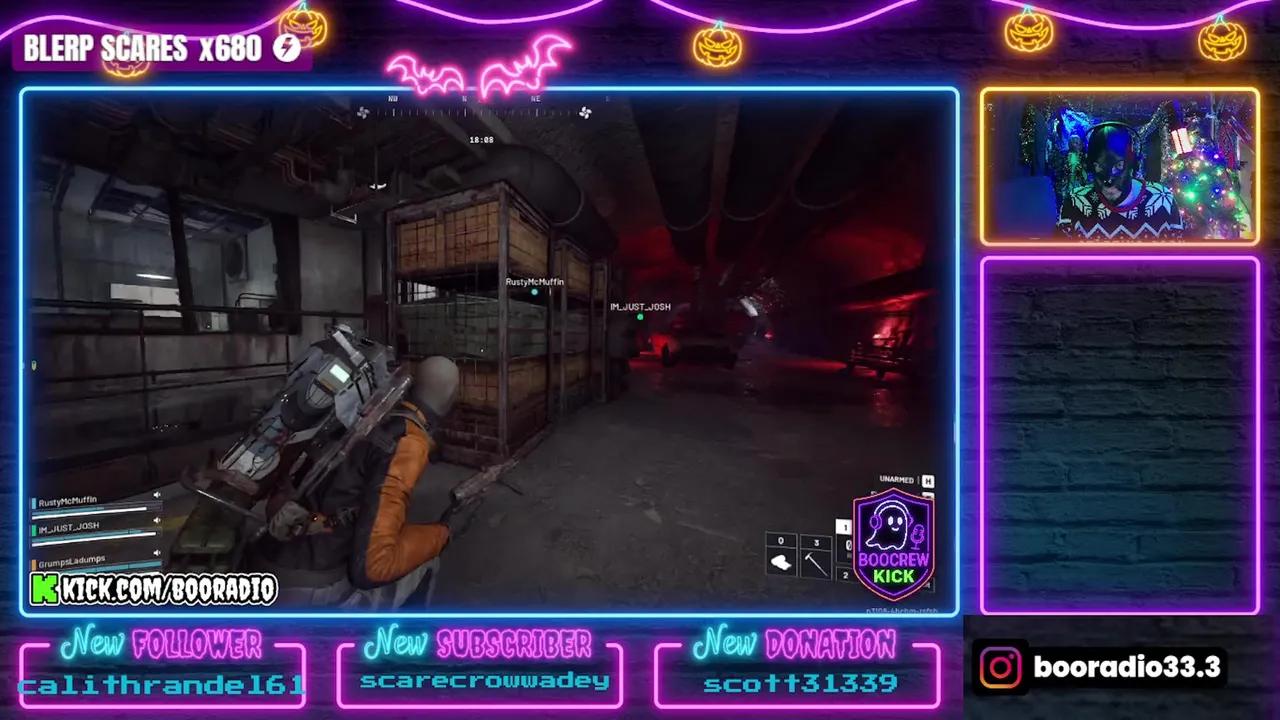This screenshot has height=720, width=1280.
Task: Mute IM_JUST_JOSH's voice speaker icon
Action: click(x=156, y=520)
